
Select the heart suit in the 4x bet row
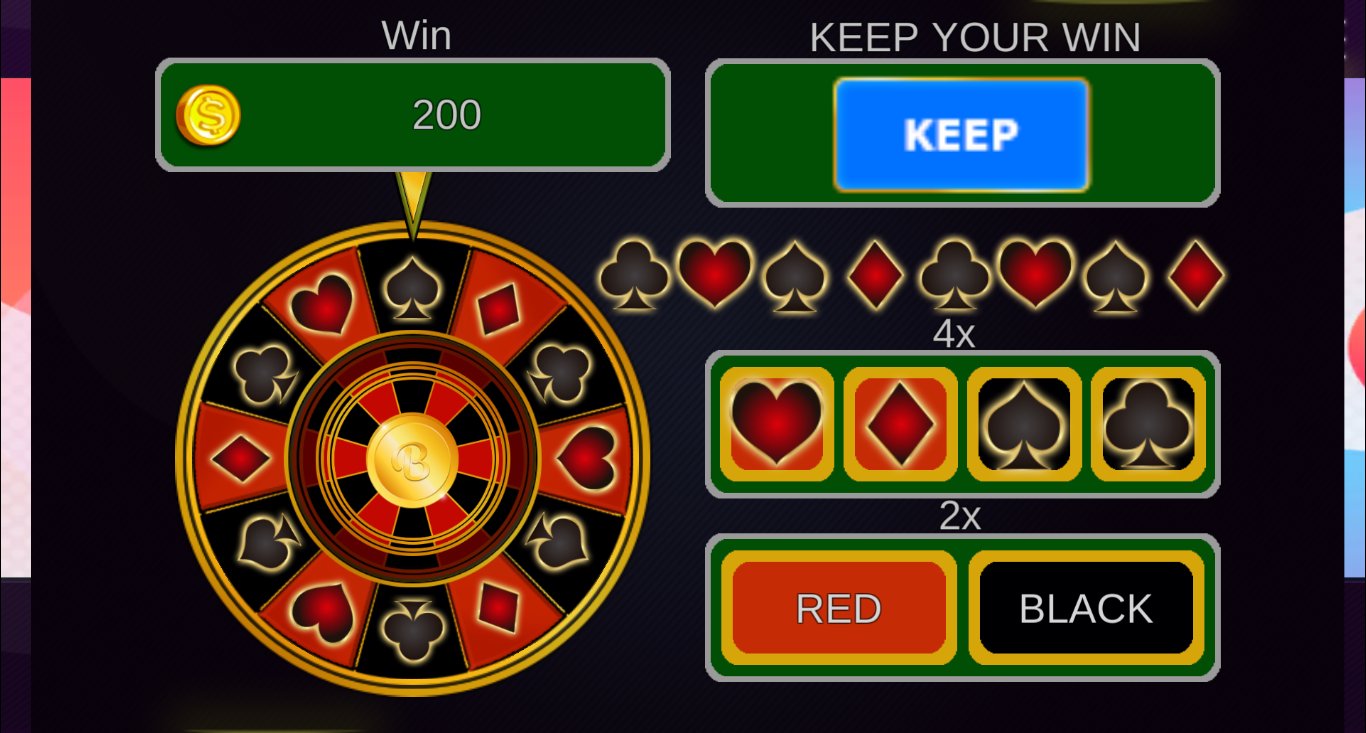pos(777,423)
